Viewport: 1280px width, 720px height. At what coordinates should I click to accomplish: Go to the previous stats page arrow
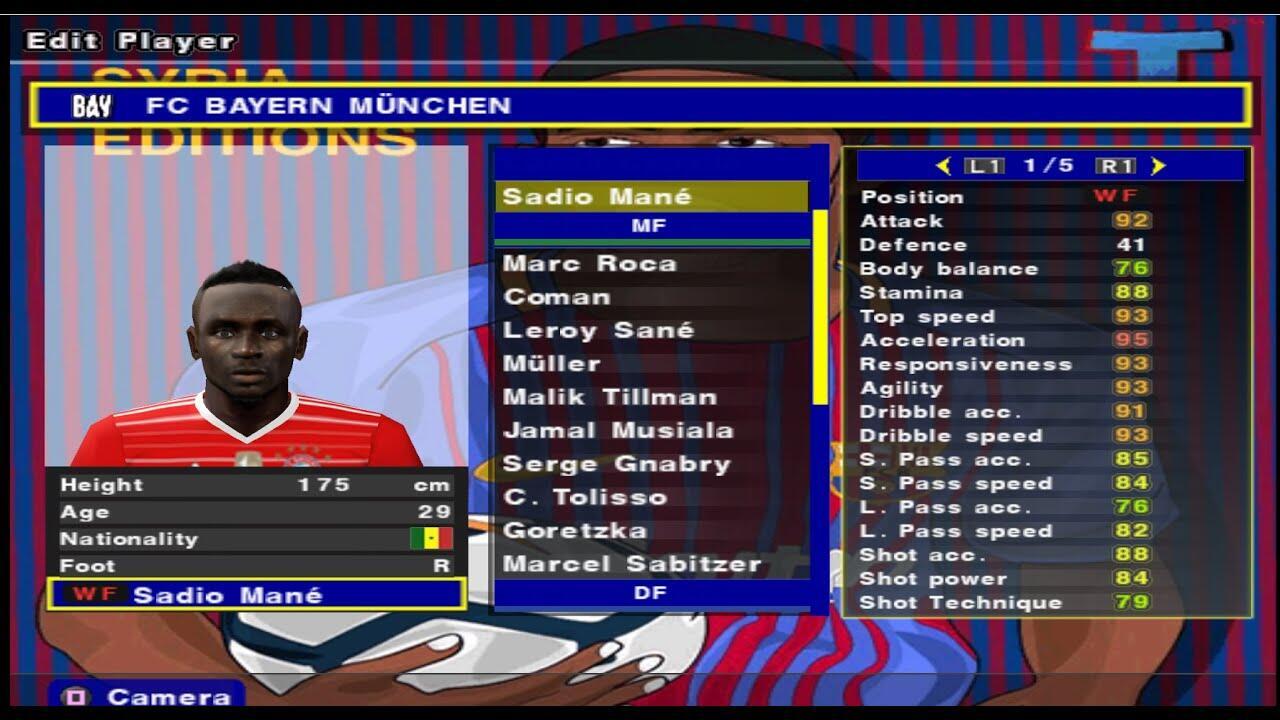point(943,166)
